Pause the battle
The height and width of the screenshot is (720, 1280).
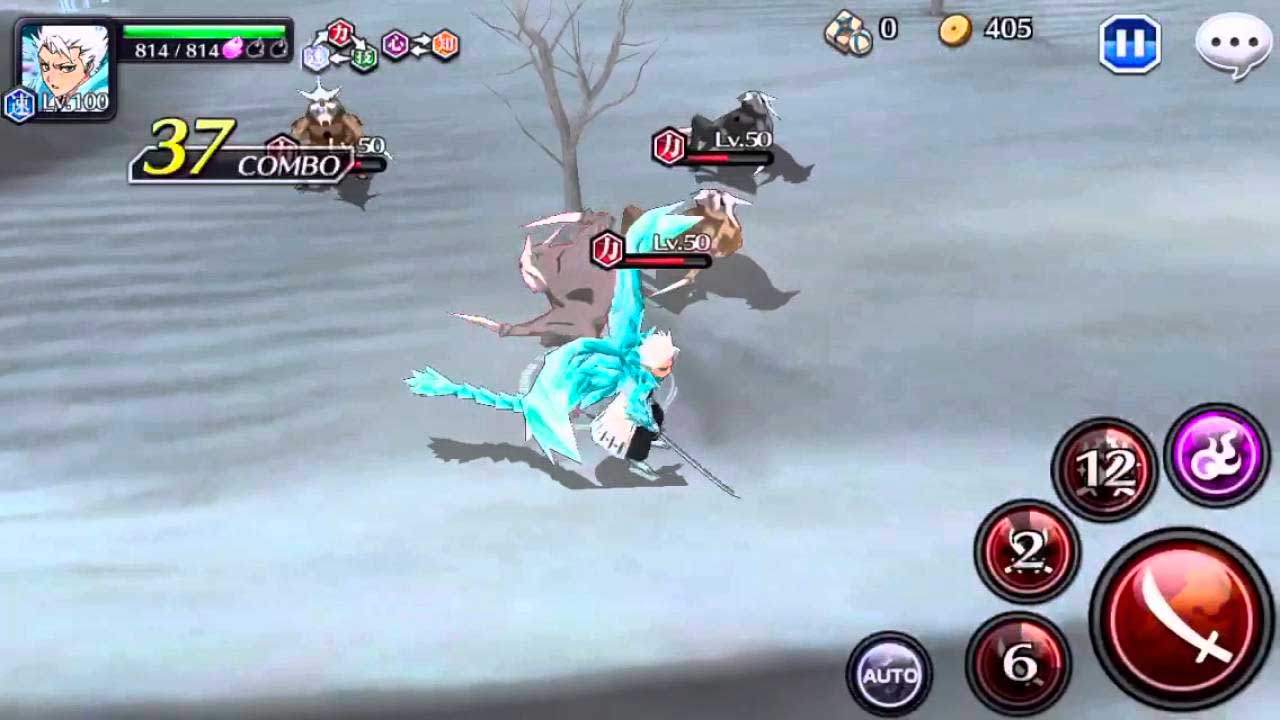pos(1128,45)
